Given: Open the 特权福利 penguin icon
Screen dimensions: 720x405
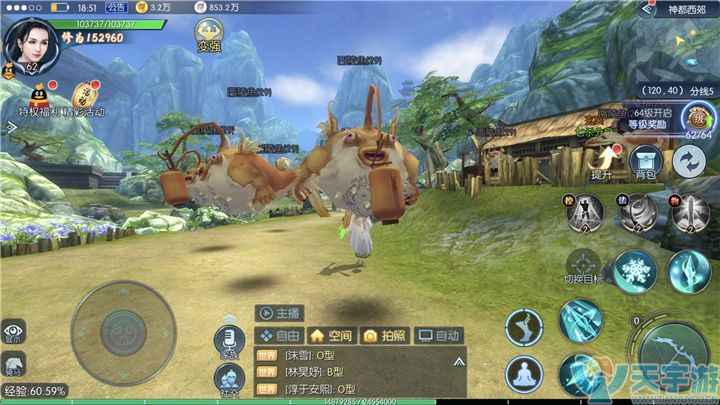Looking at the screenshot, I should [x=37, y=97].
